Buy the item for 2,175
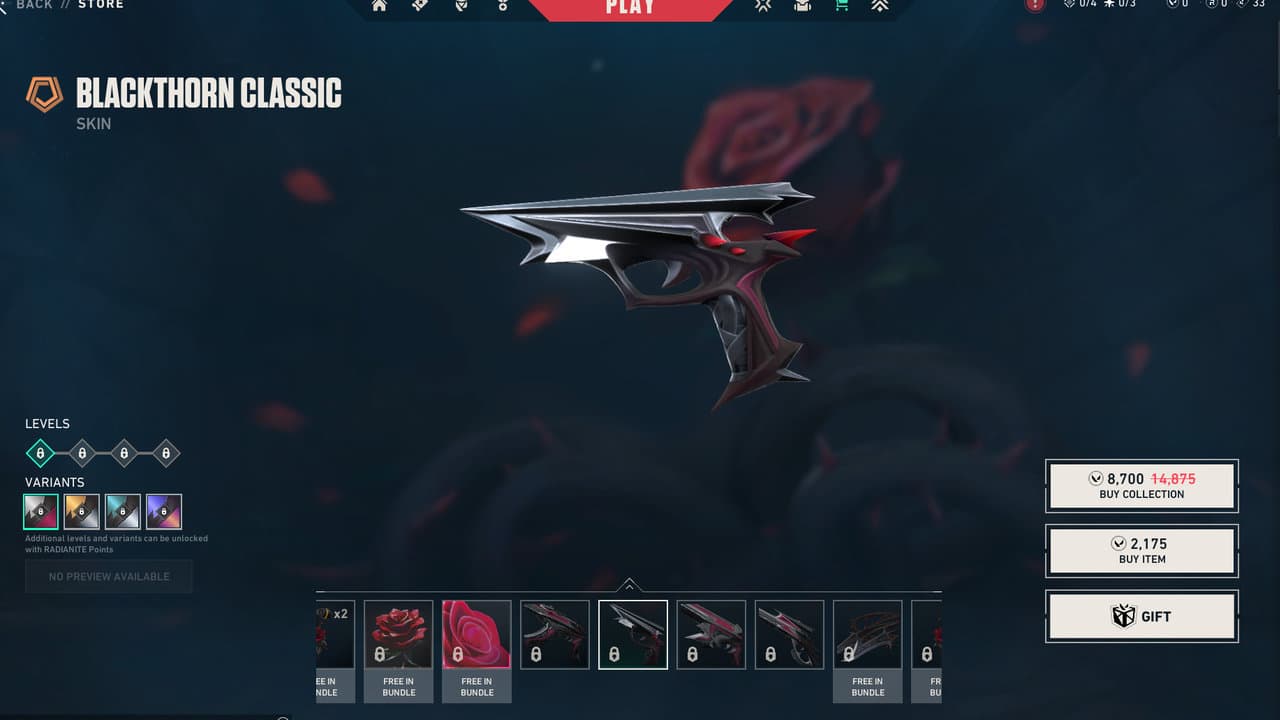This screenshot has height=720, width=1280. [1141, 551]
